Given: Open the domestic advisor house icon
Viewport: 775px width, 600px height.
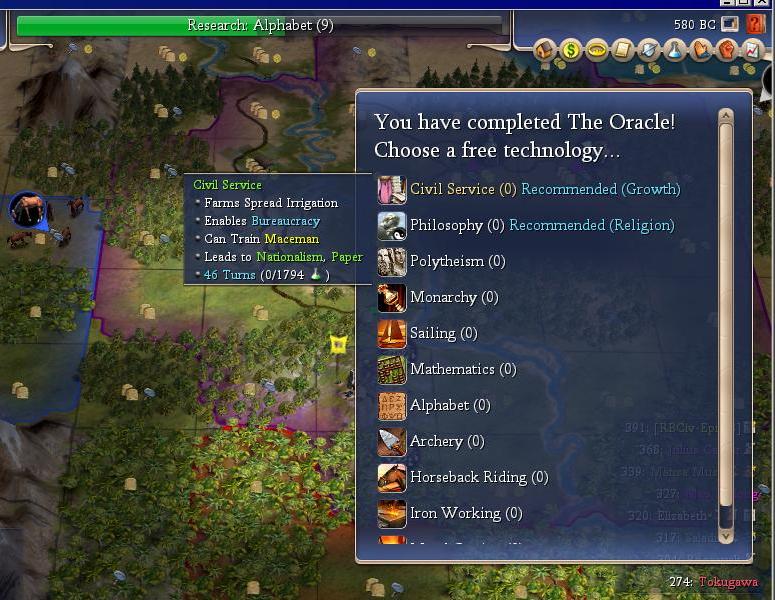Looking at the screenshot, I should point(545,49).
